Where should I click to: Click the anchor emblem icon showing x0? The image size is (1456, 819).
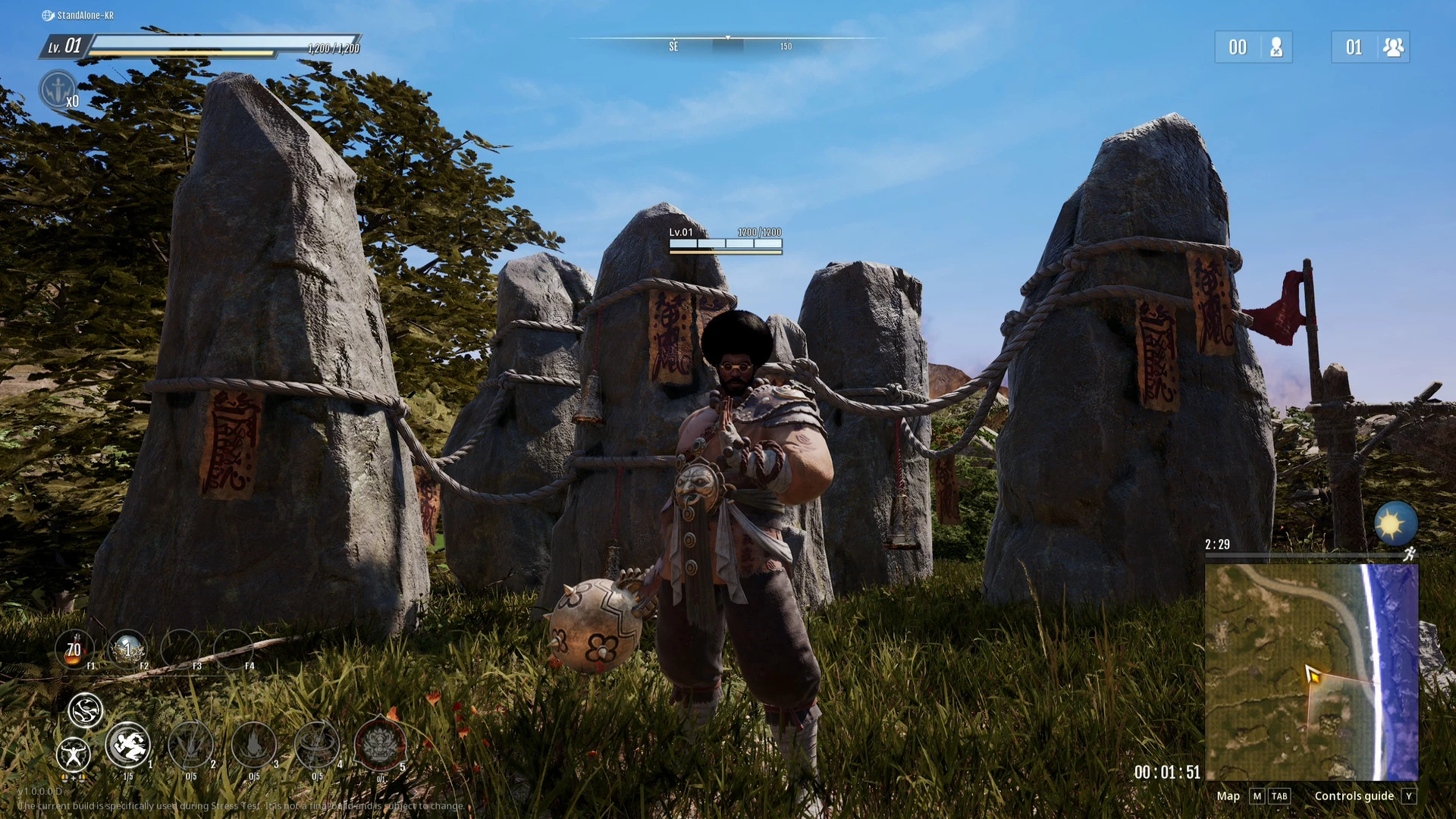[x=58, y=89]
